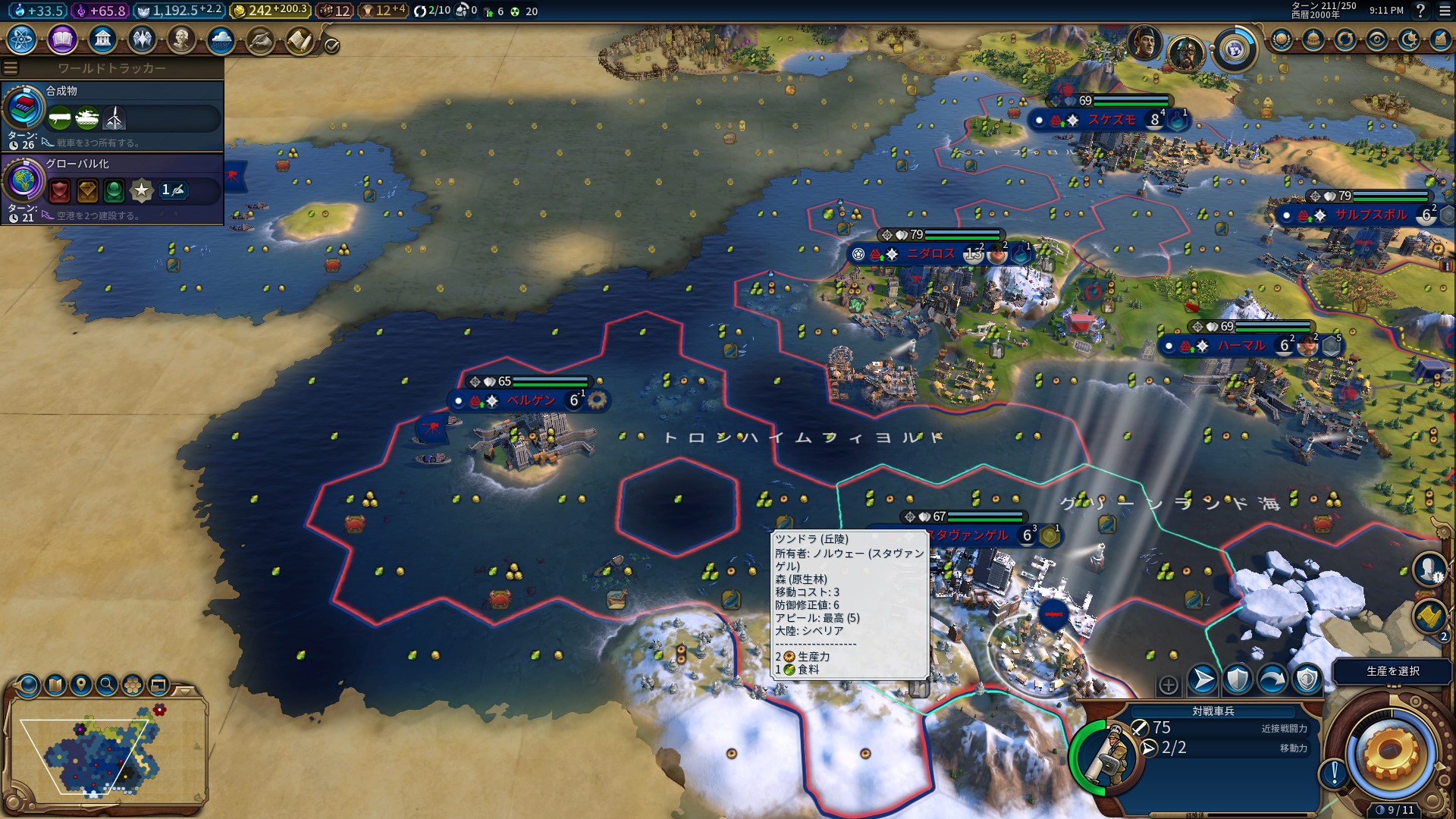
Task: Click the 生産を選択 notification button
Action: tap(1392, 671)
